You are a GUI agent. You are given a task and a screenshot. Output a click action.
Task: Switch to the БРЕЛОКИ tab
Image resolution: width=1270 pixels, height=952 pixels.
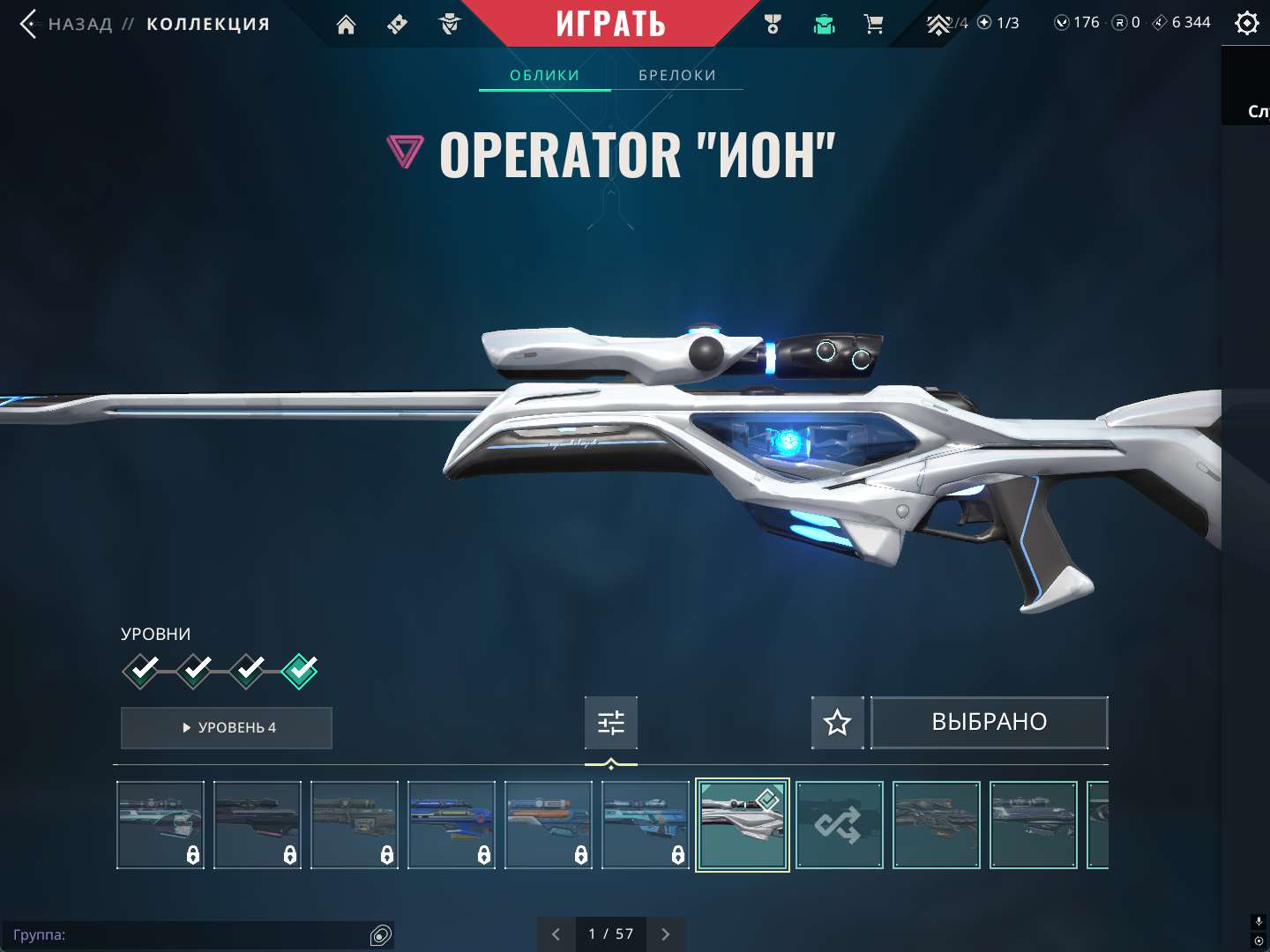tap(676, 75)
